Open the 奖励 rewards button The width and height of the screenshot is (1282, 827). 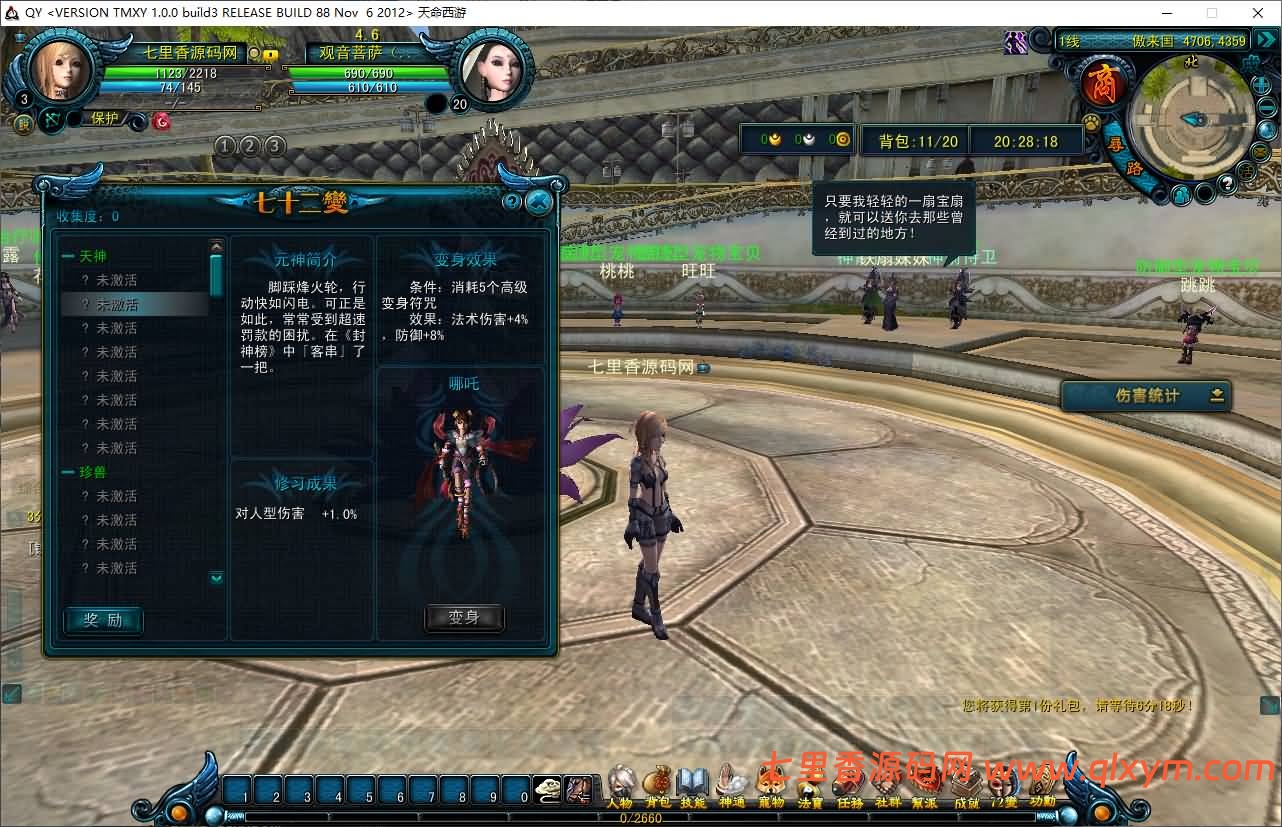point(103,620)
